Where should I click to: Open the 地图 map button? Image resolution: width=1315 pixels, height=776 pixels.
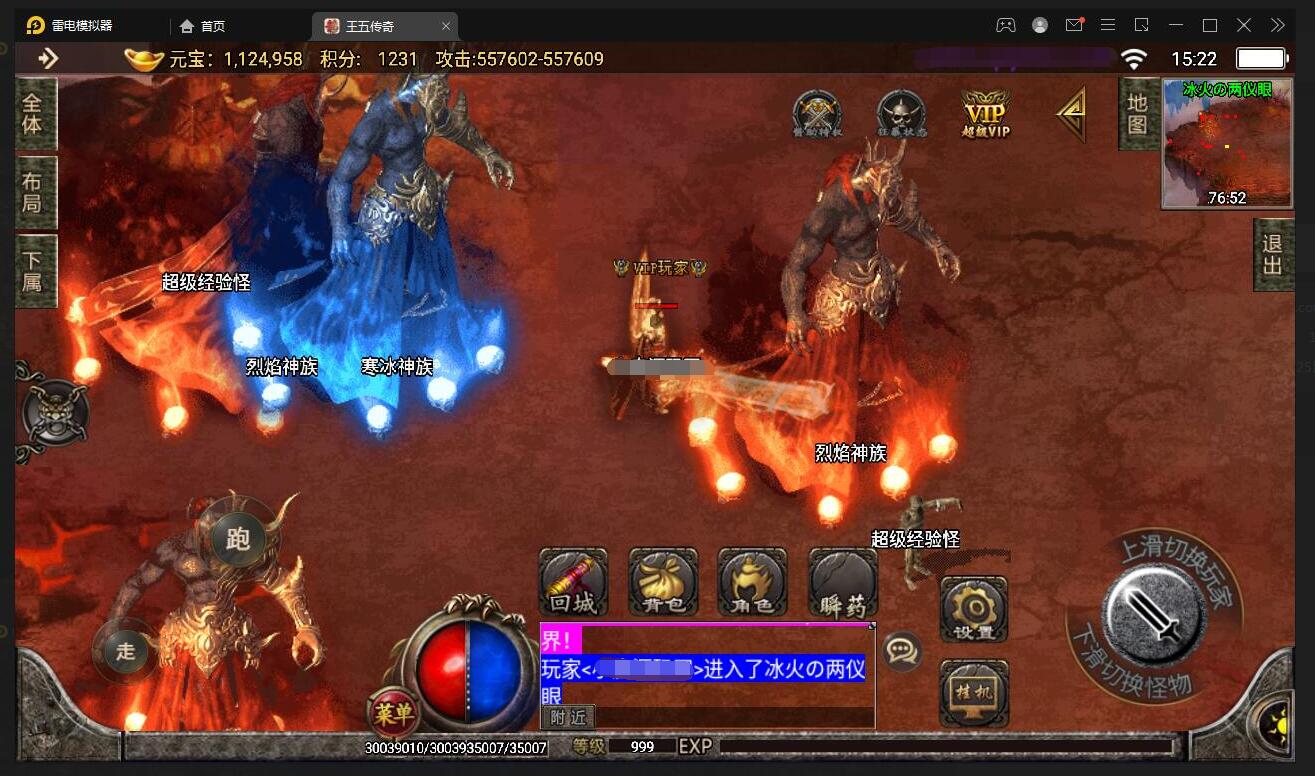pos(1137,114)
